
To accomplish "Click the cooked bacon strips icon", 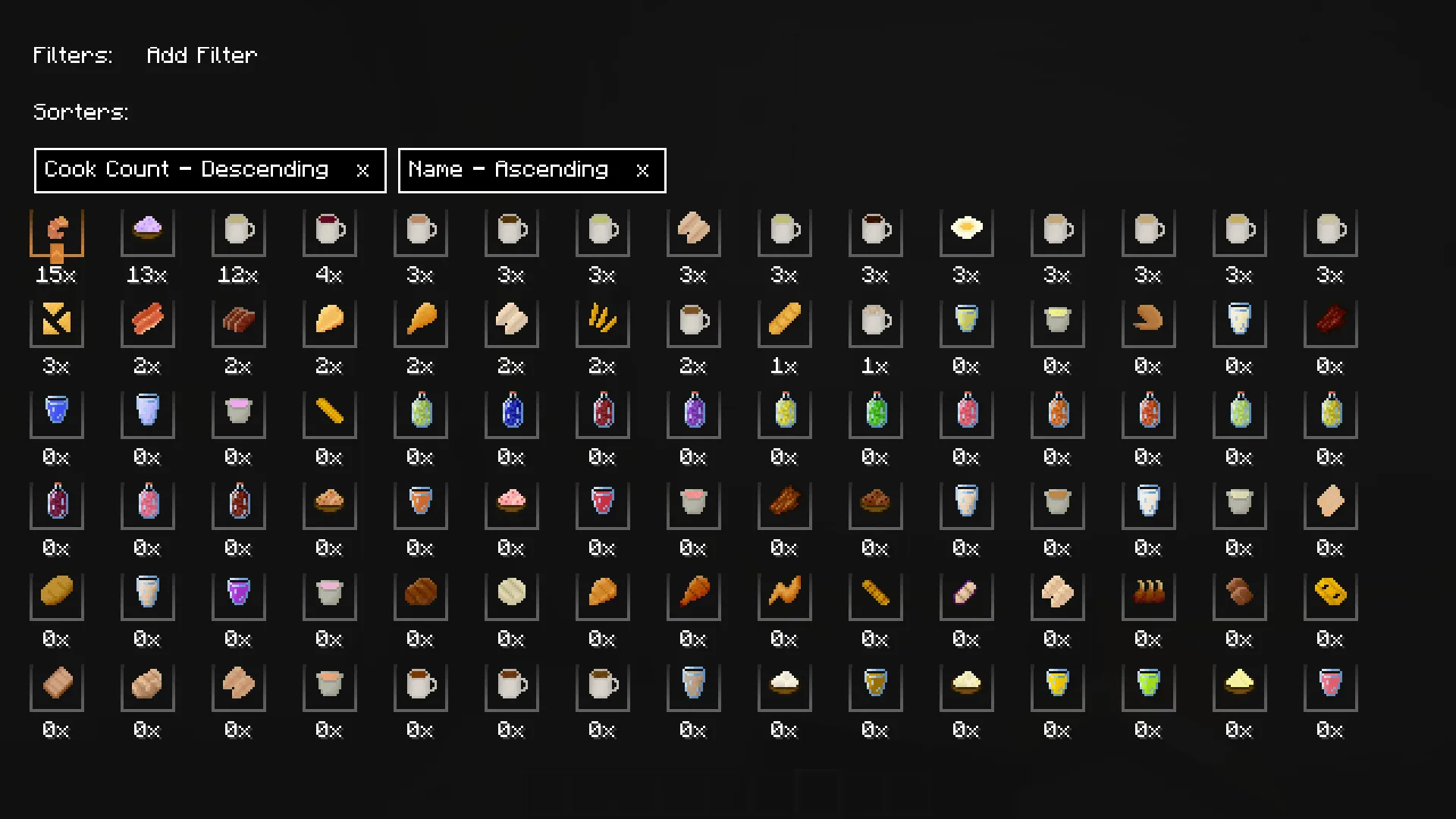I will 147,322.
